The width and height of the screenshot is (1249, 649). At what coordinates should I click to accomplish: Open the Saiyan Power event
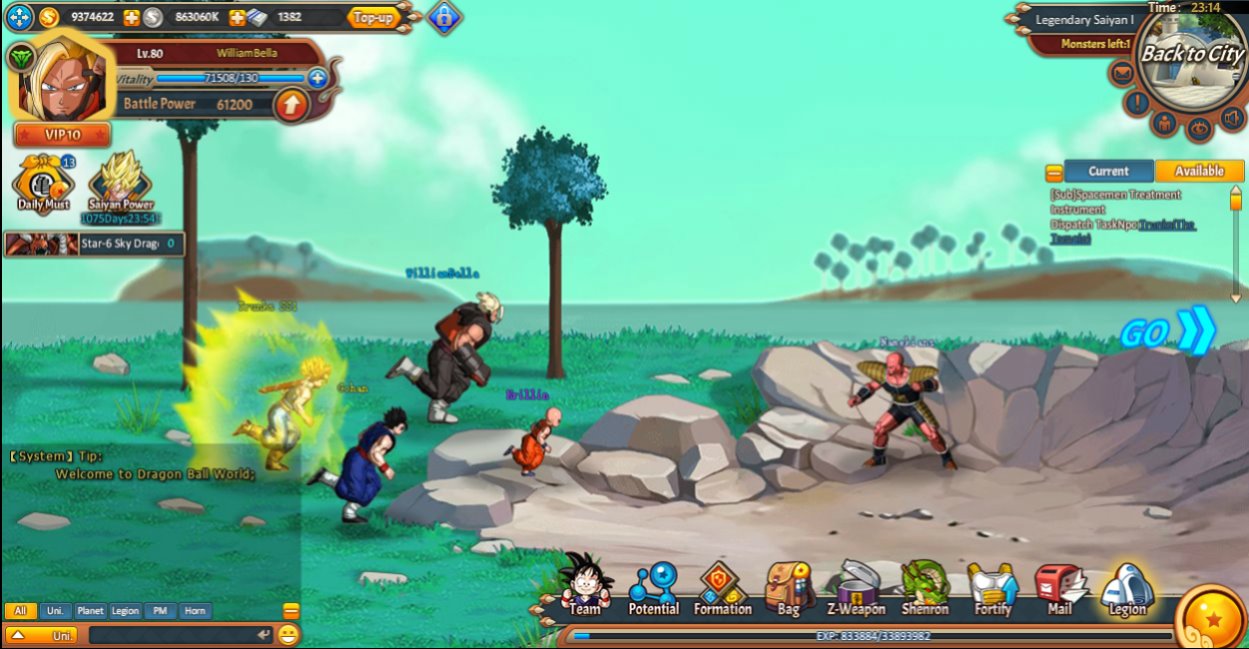(x=120, y=184)
